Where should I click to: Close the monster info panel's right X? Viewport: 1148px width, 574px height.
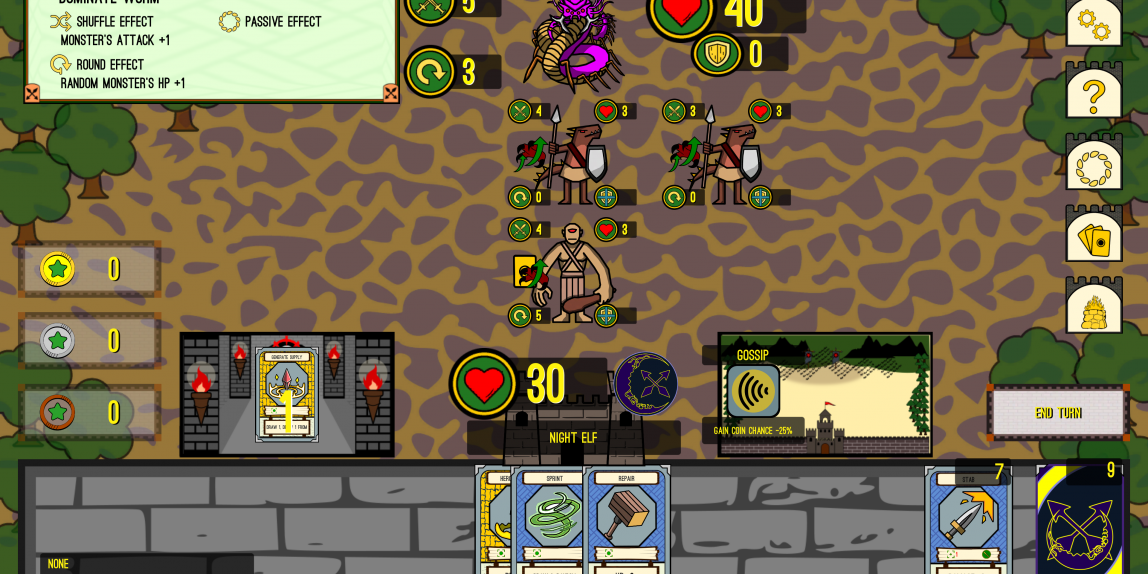[391, 93]
